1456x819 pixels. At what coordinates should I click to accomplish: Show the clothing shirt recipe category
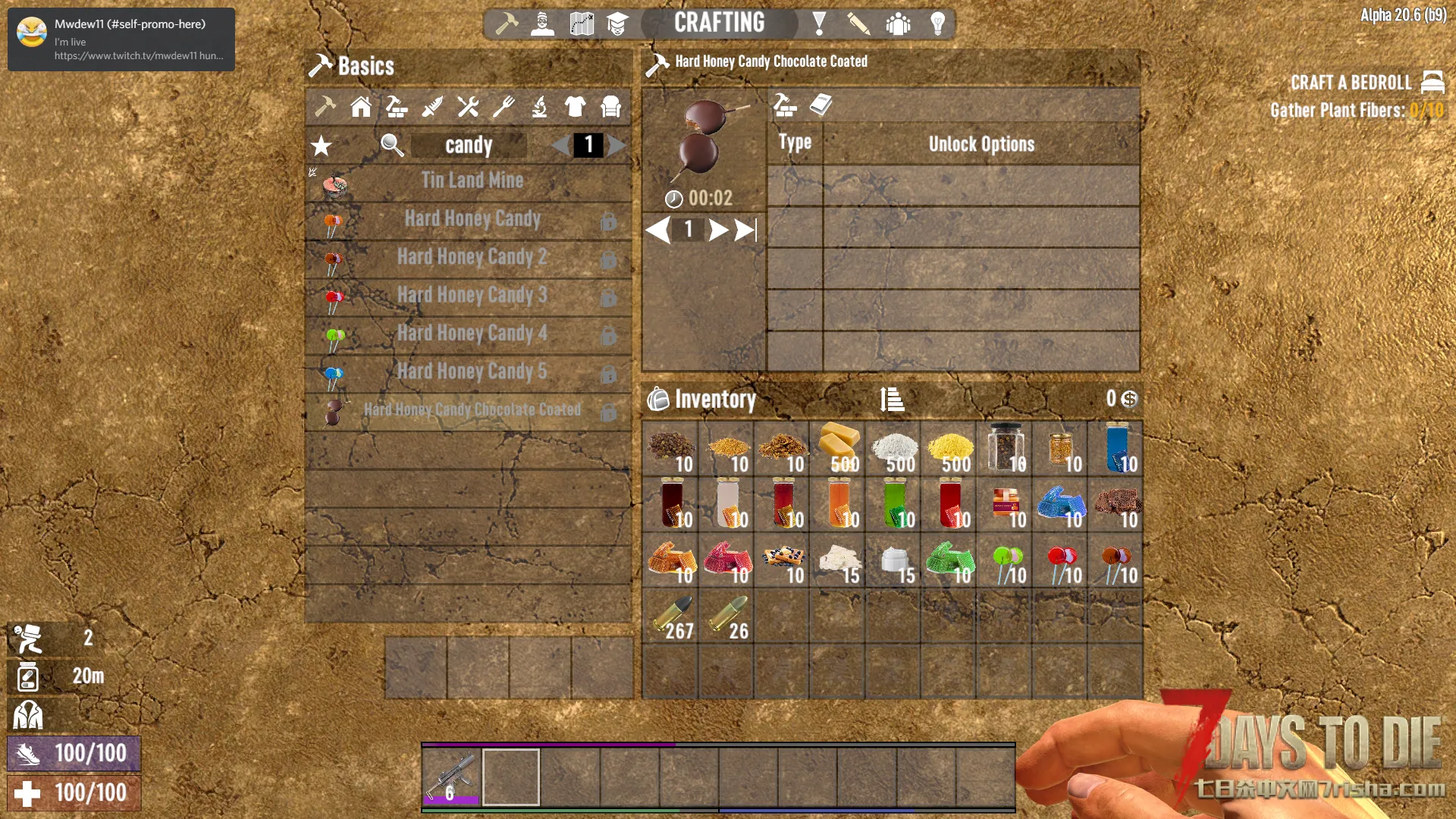click(x=575, y=108)
